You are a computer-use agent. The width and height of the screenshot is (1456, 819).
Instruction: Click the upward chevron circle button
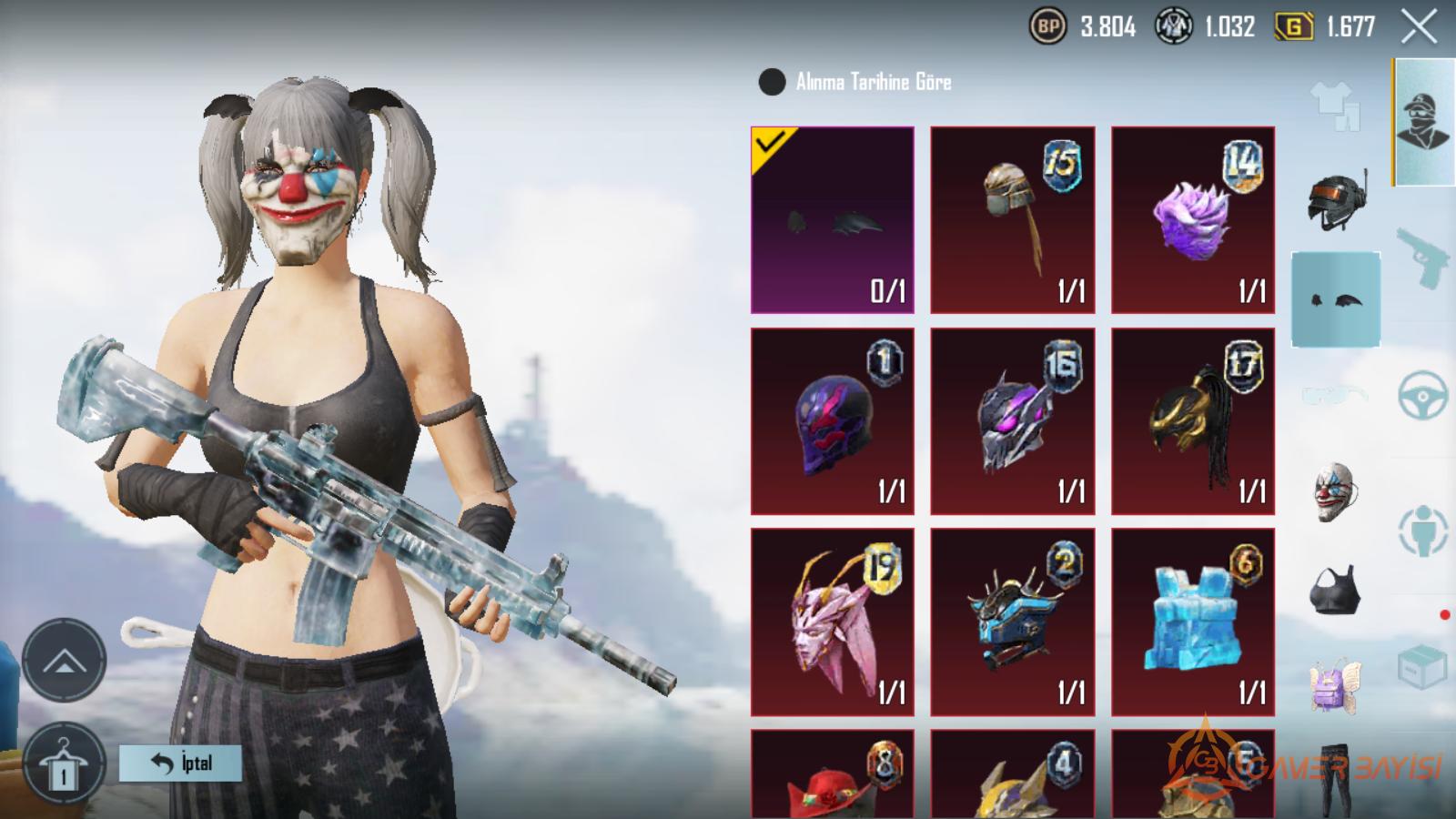pos(64,661)
